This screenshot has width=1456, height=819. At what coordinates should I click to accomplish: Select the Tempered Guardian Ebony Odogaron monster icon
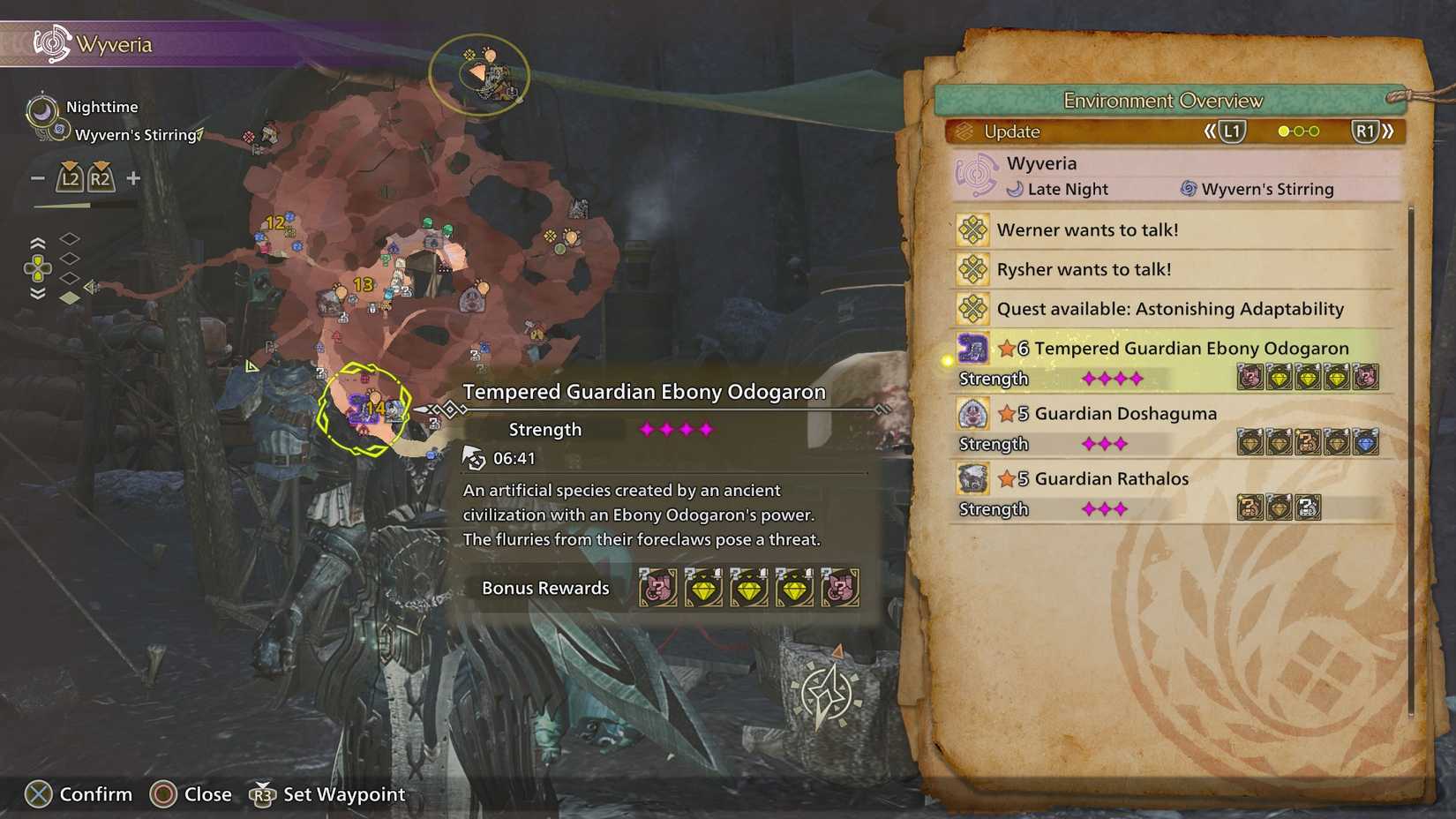(x=972, y=349)
